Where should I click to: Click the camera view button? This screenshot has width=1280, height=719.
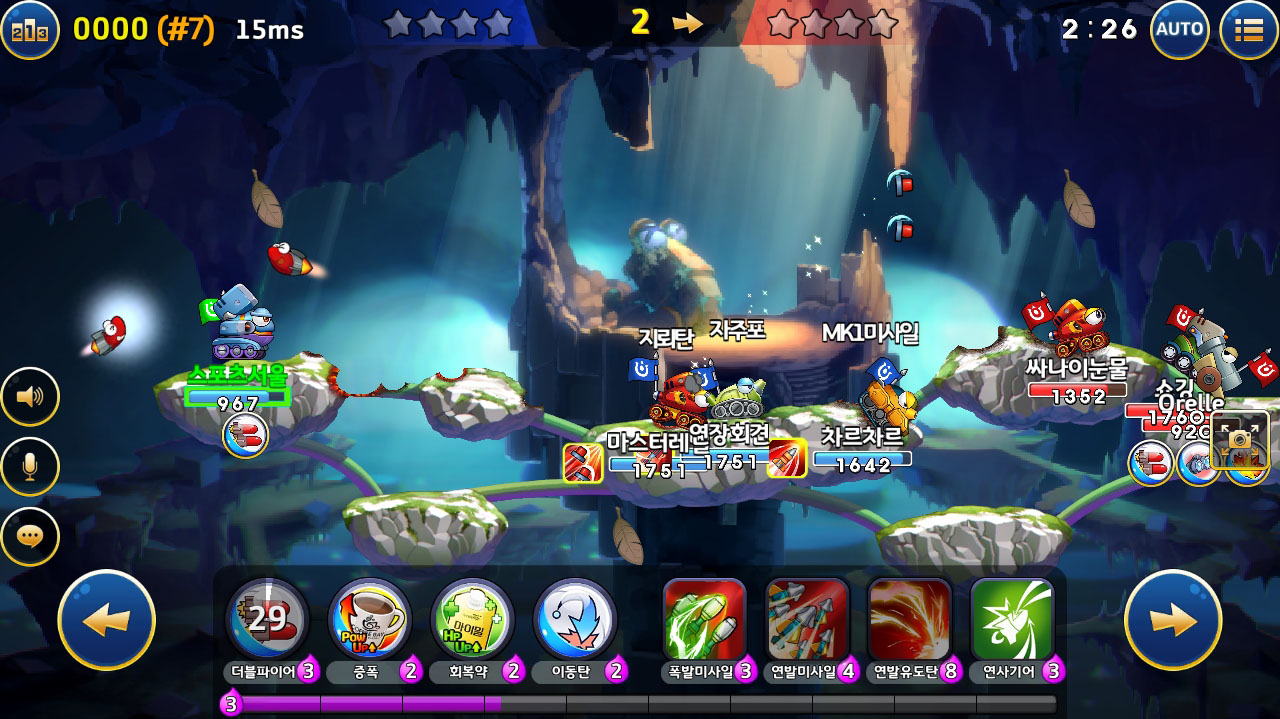pyautogui.click(x=1240, y=441)
